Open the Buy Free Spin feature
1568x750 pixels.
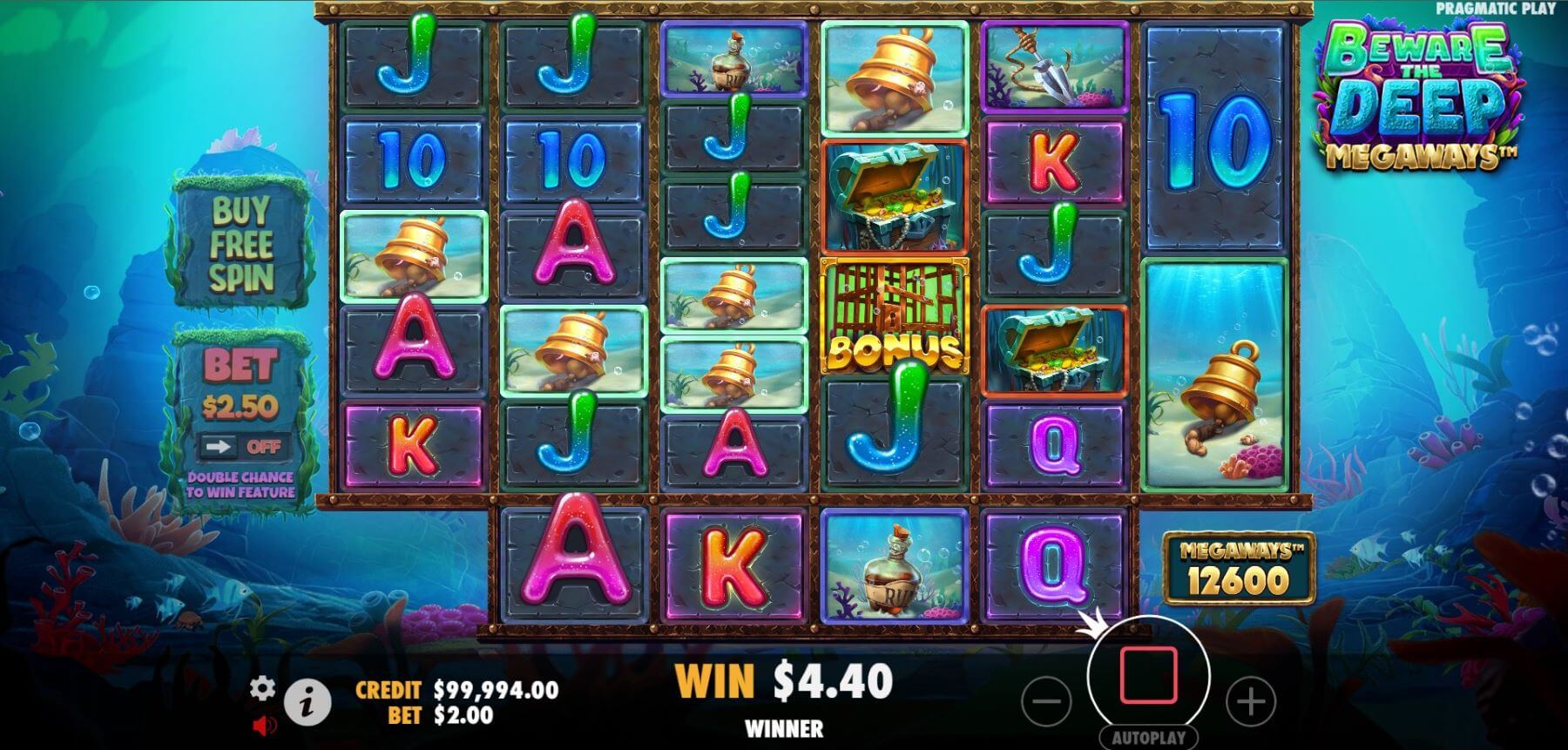pos(241,245)
